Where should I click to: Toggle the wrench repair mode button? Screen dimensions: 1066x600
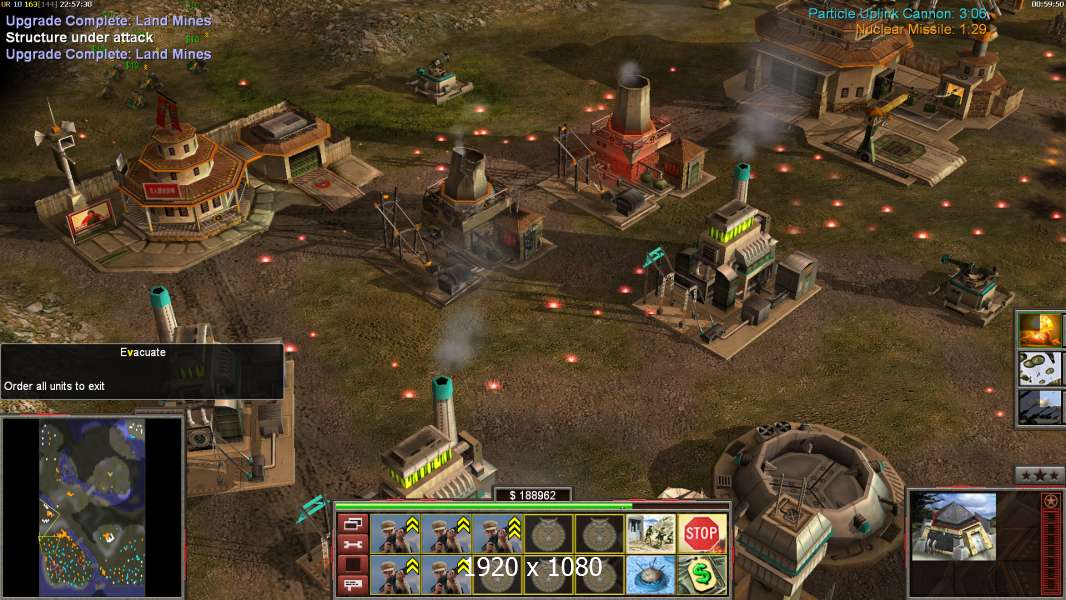352,544
